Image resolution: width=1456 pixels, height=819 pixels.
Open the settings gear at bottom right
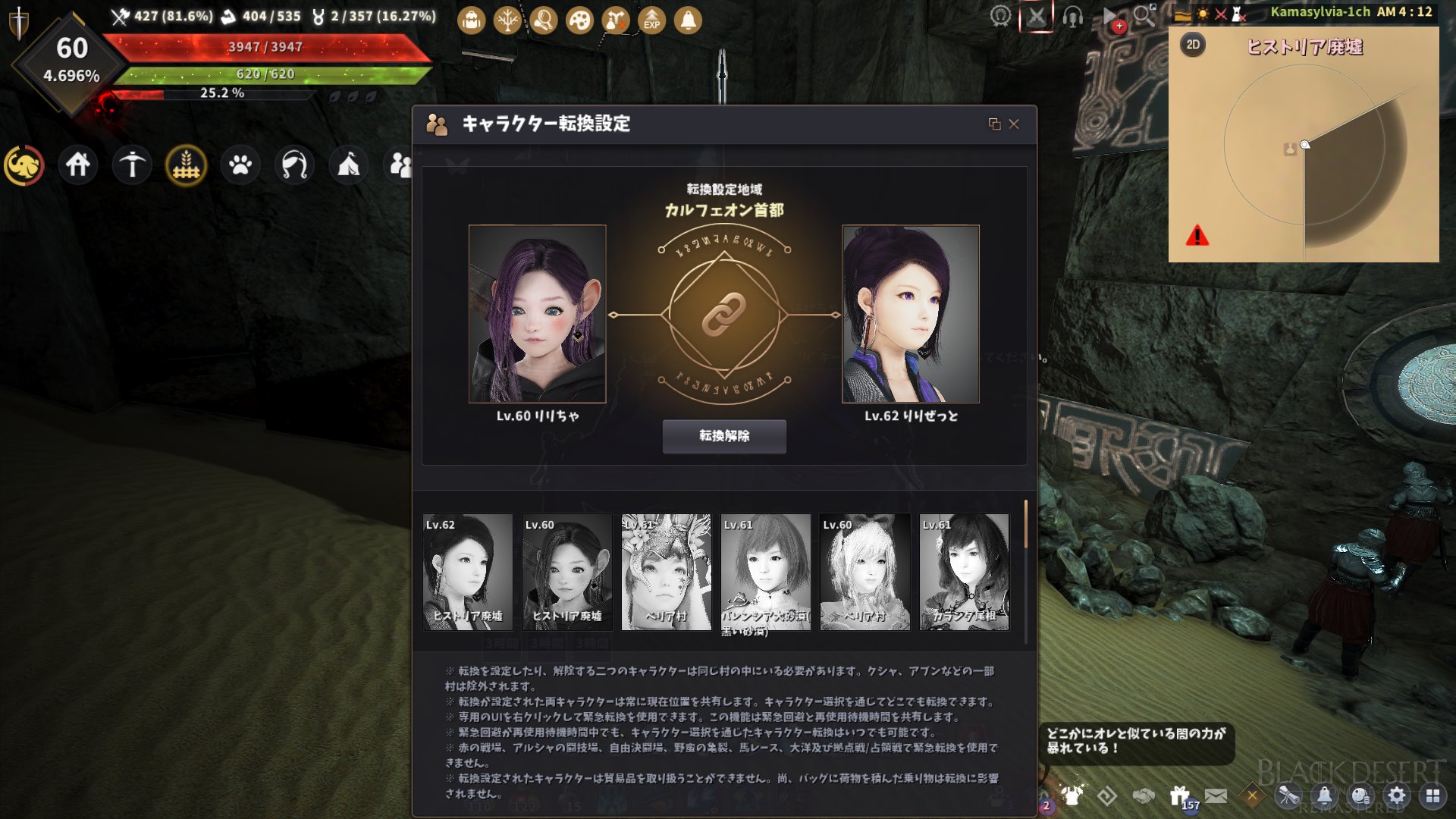pyautogui.click(x=1398, y=794)
